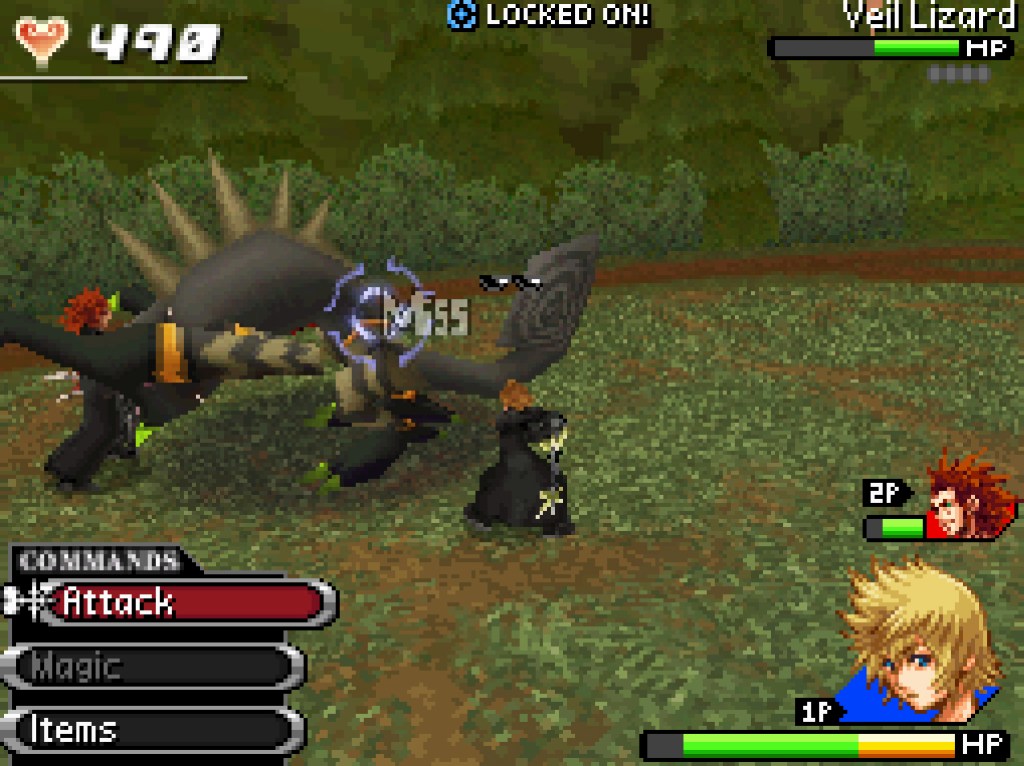Choose the Magic command
This screenshot has height=766, width=1024.
pos(160,666)
